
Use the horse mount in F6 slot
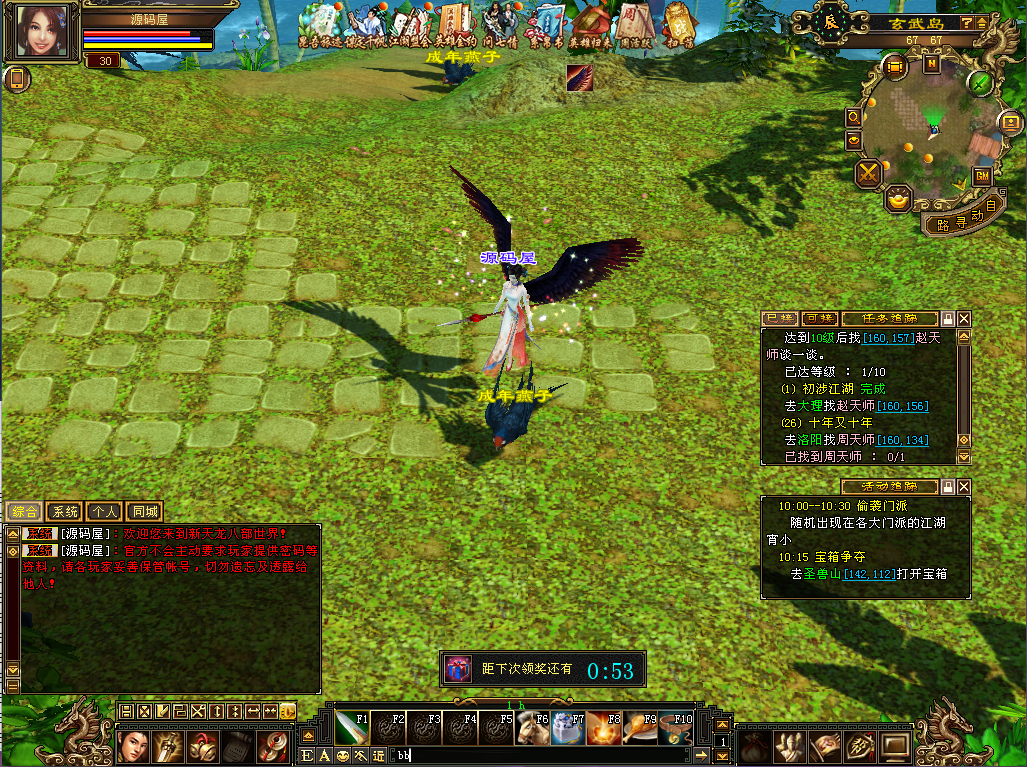click(x=530, y=728)
